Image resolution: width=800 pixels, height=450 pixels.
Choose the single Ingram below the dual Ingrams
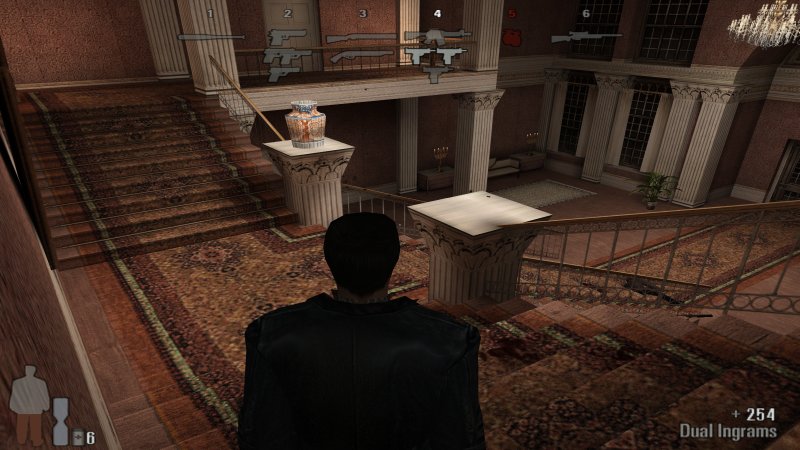[435, 74]
